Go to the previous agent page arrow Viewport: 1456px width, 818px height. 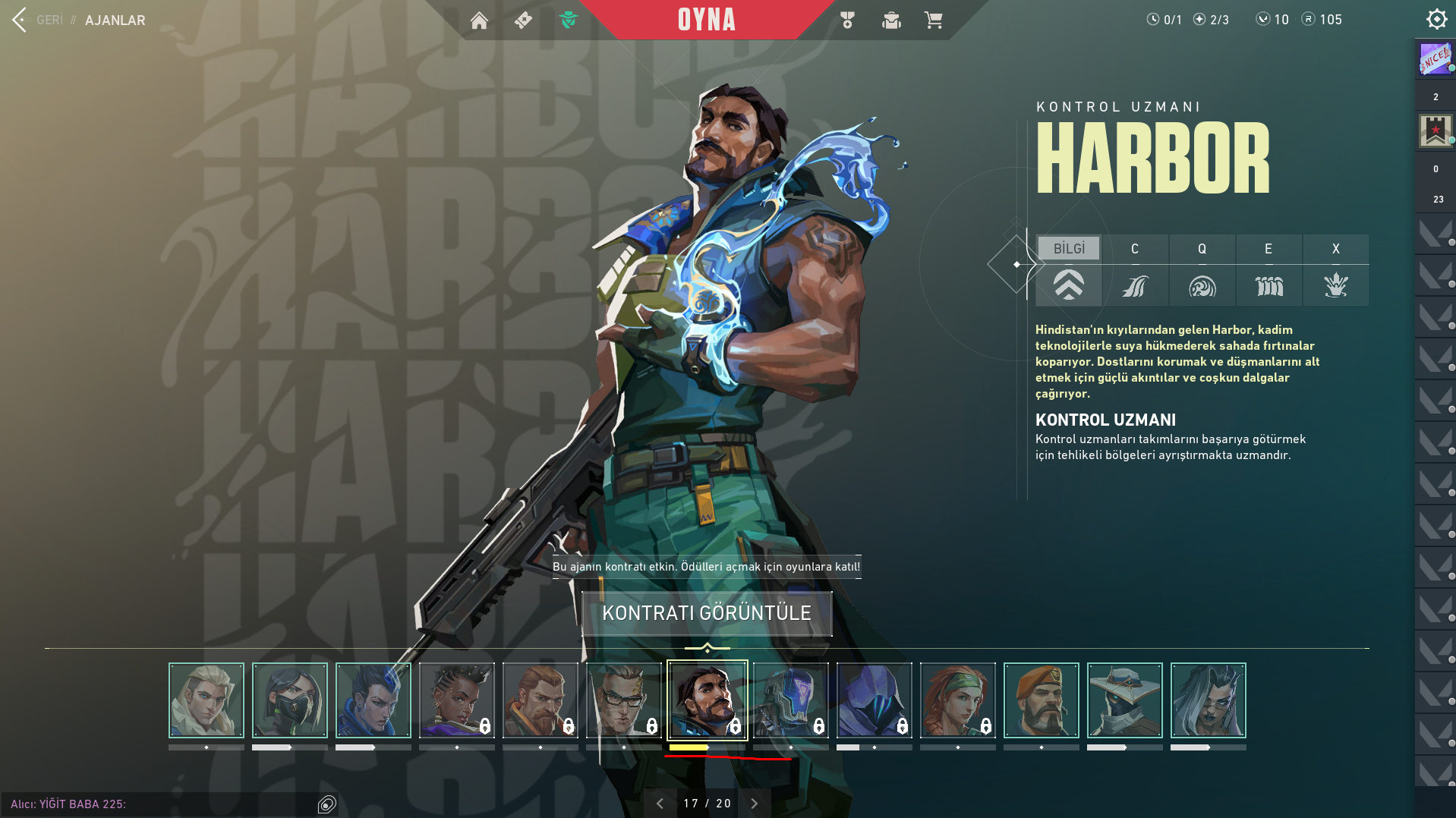click(660, 804)
